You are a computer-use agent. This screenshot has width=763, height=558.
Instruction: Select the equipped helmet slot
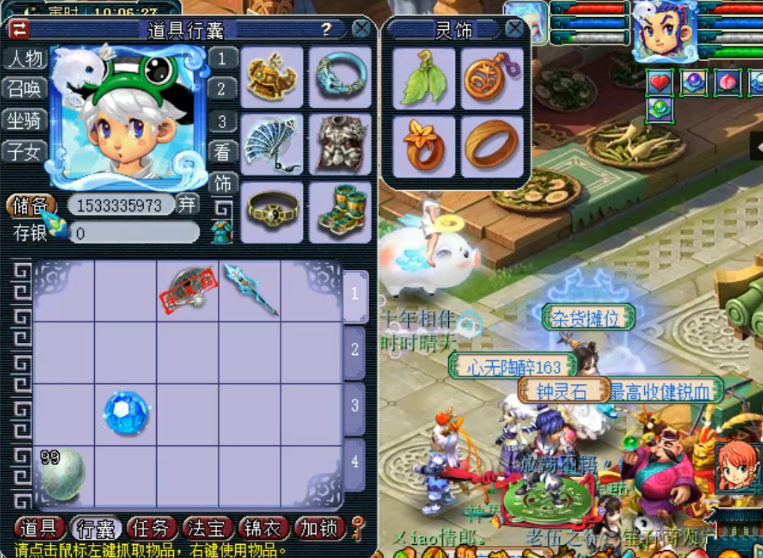click(272, 77)
